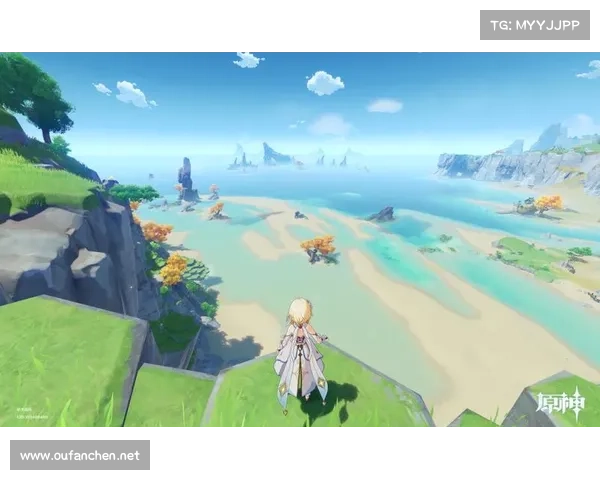This screenshot has height=480, width=600.
Task: Open the www.oufanchen.net link
Action: tap(80, 456)
